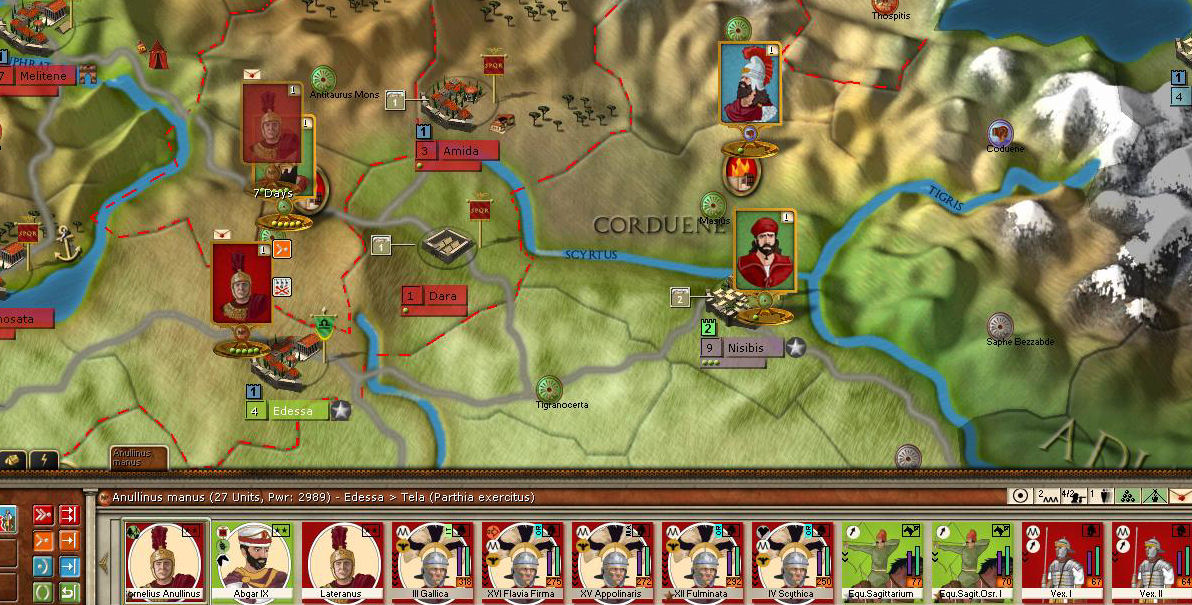1192x605 pixels.
Task: Choose the XII Fulminata legion card
Action: (x=704, y=560)
